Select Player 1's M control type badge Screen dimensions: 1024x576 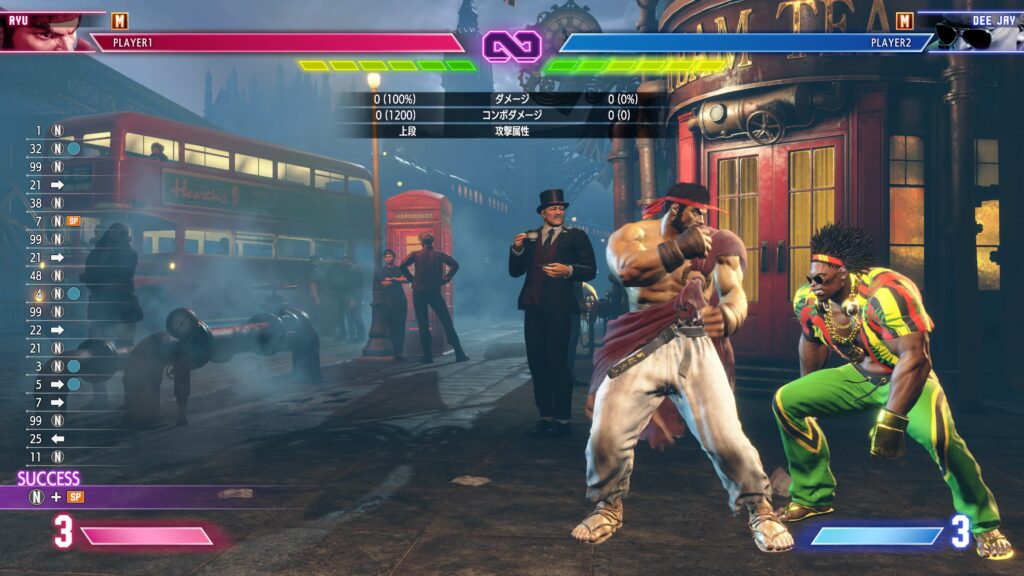point(120,20)
